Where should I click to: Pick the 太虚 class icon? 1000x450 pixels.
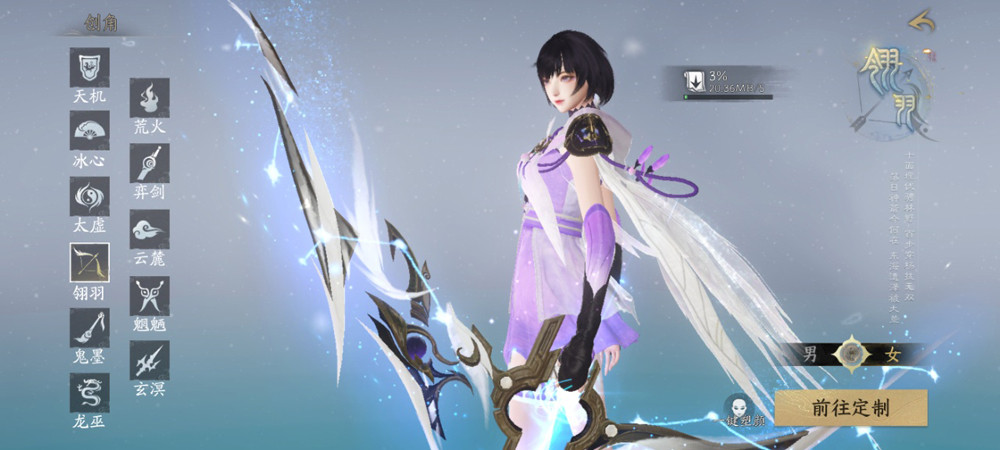(89, 197)
